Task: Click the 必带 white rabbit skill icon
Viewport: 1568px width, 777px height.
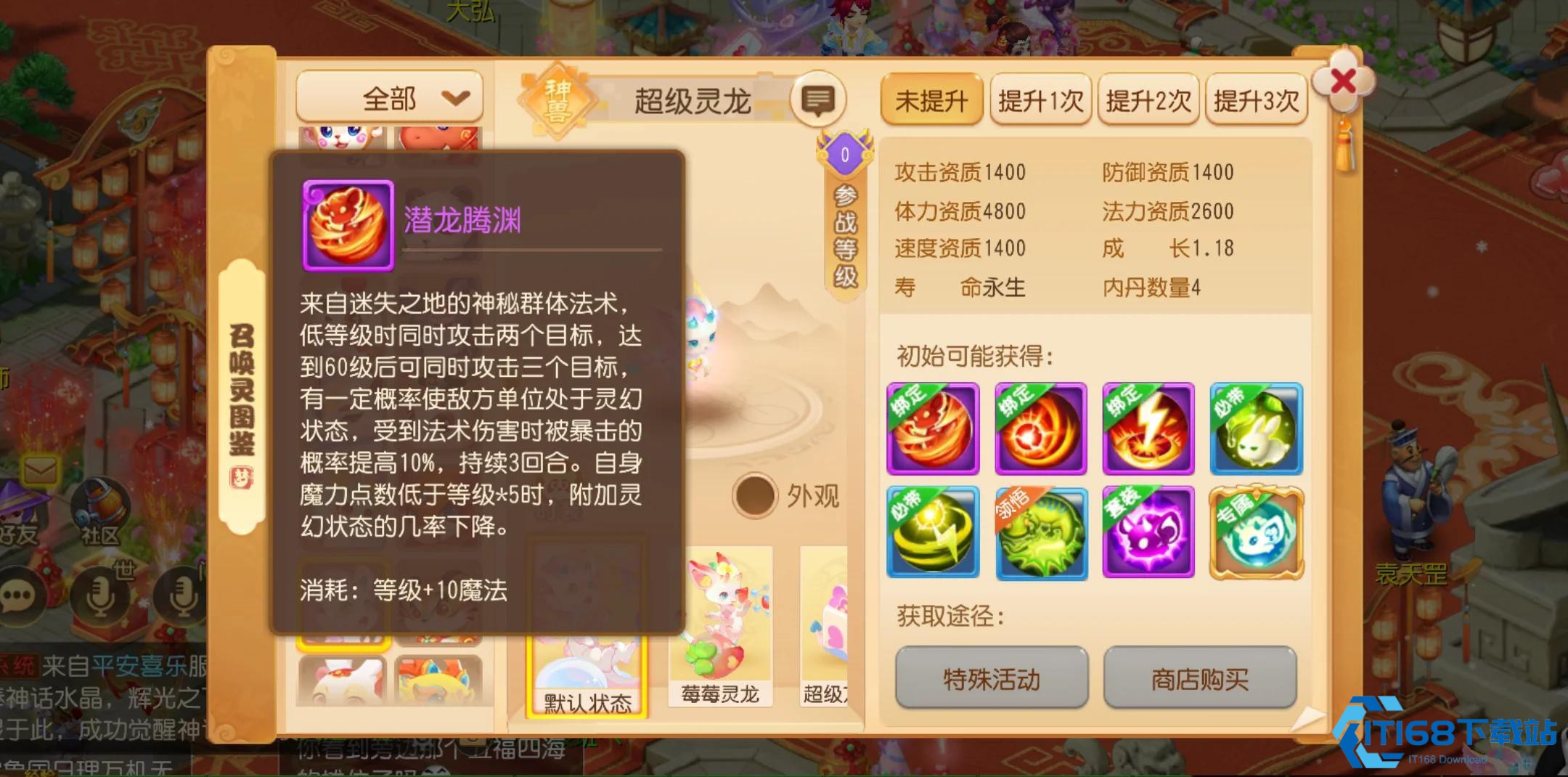Action: [x=1257, y=428]
